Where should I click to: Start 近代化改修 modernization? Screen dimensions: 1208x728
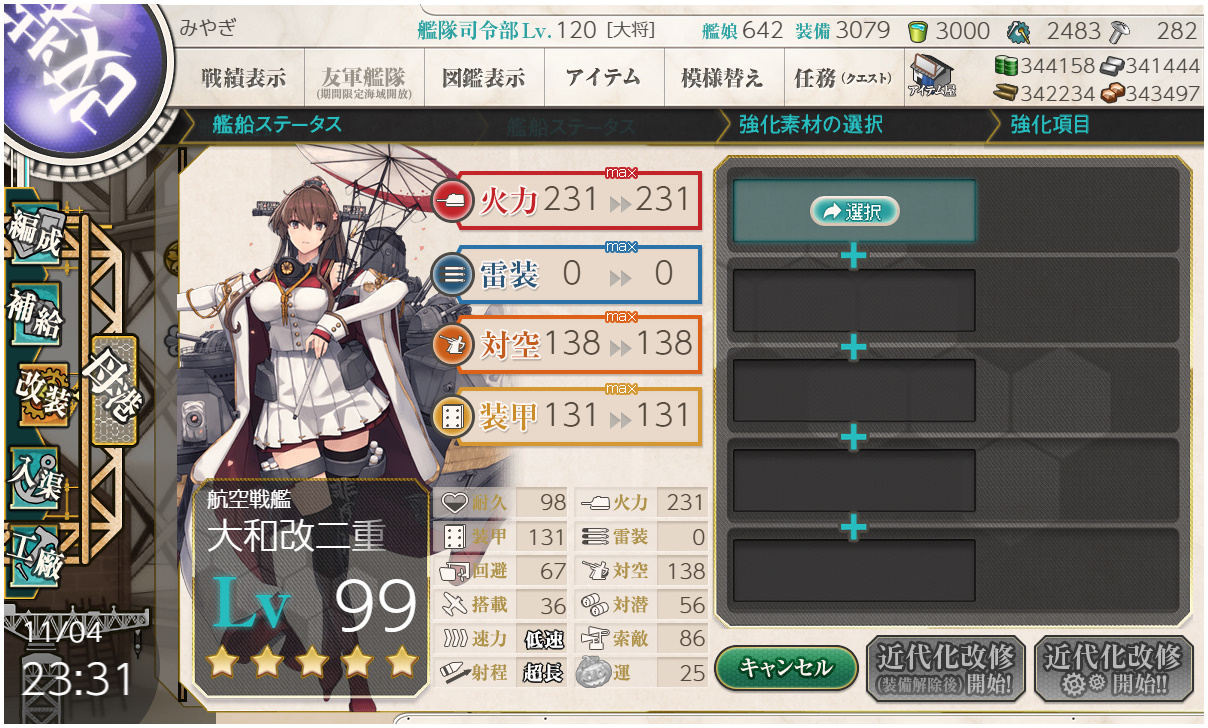click(x=1113, y=668)
